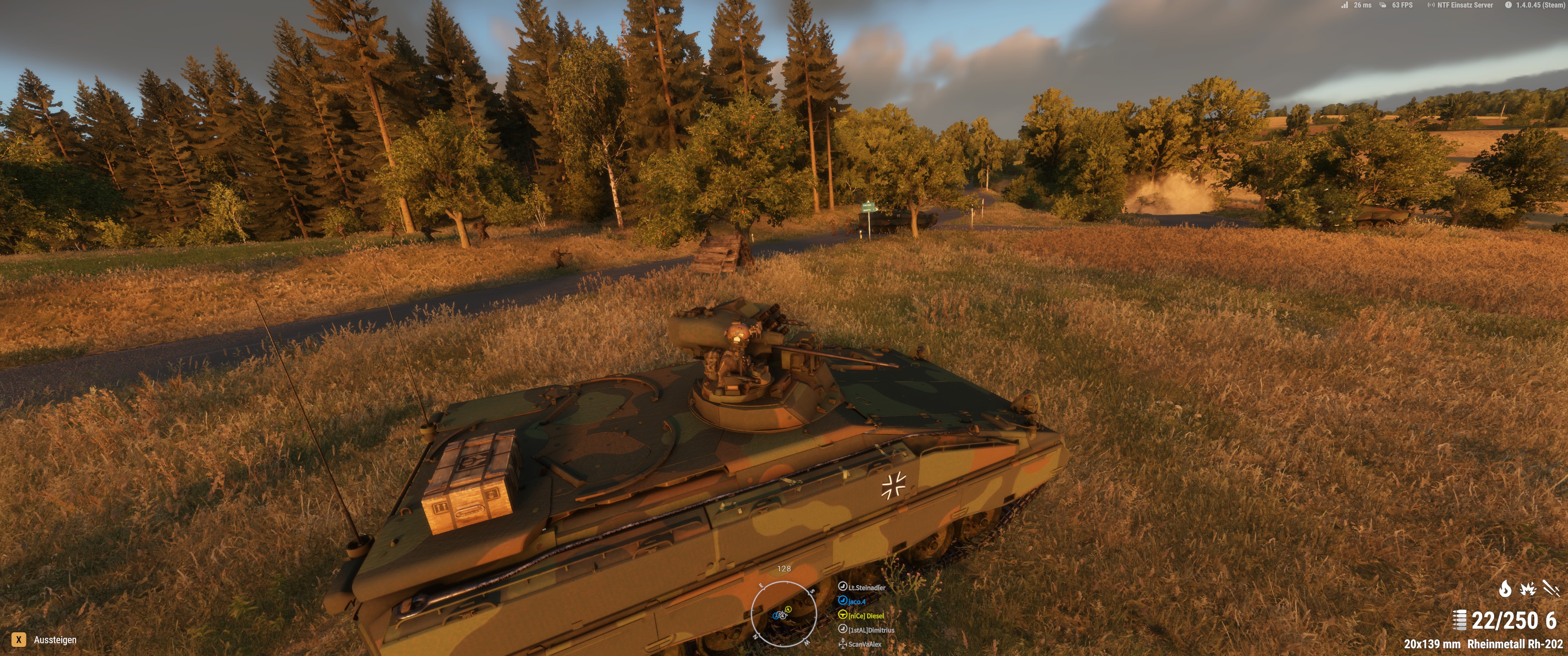
Task: Click the explosion ammo type icon
Action: click(1528, 589)
